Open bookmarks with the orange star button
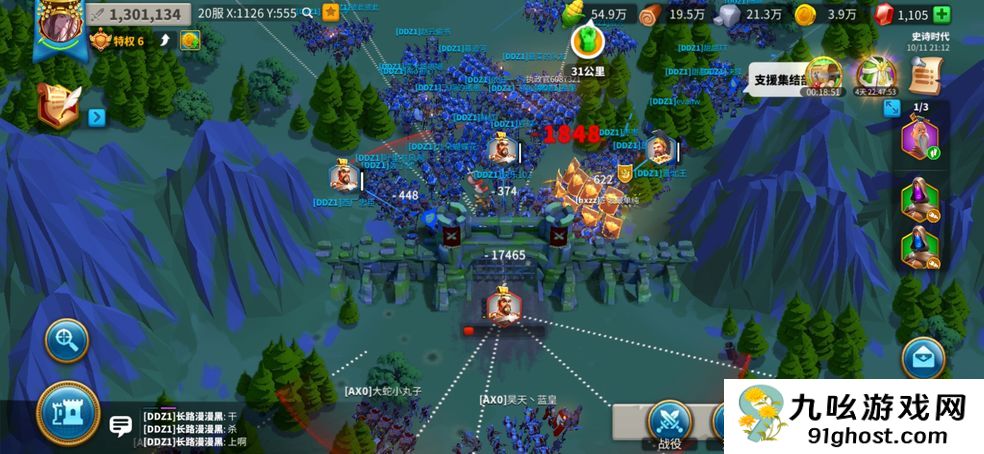The height and width of the screenshot is (454, 984). point(332,13)
